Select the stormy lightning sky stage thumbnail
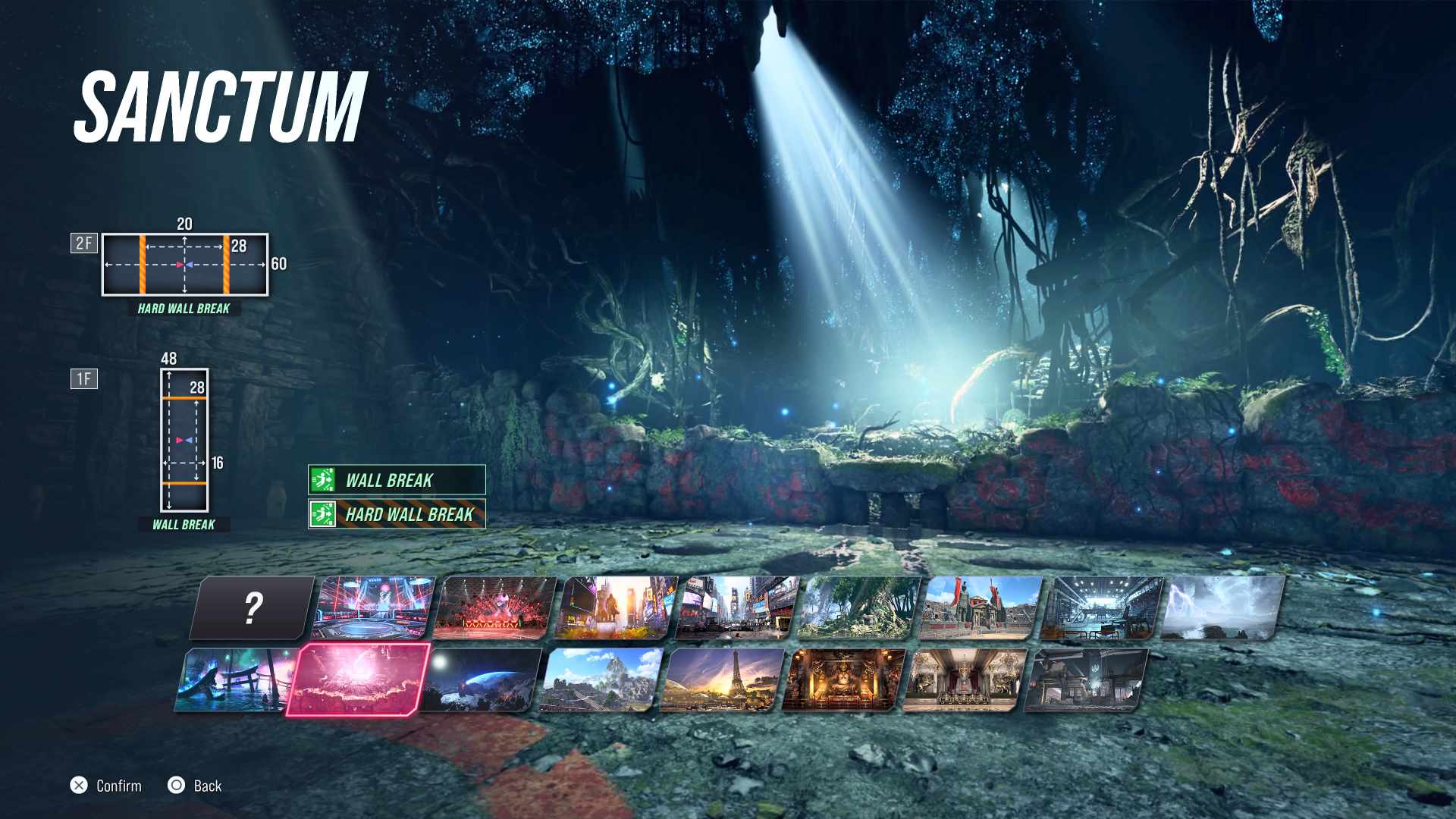Viewport: 1456px width, 819px height. coord(1222,608)
